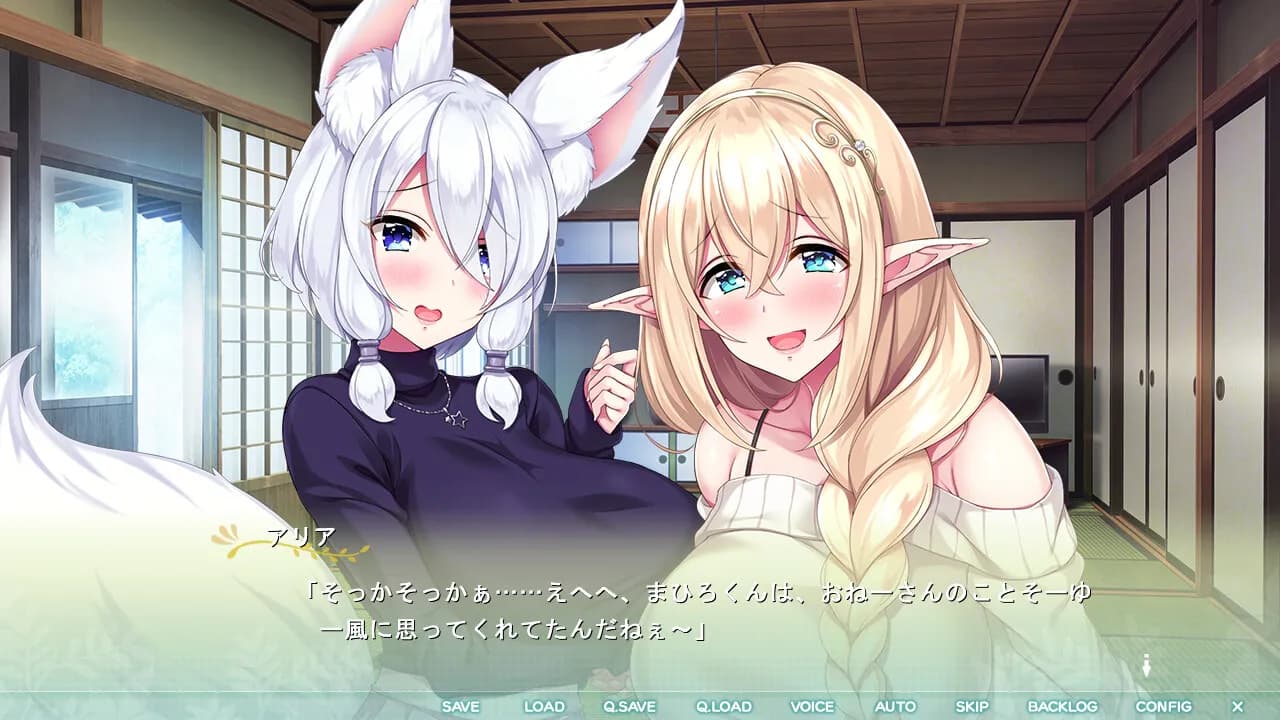Open the SAVE screen

[462, 706]
